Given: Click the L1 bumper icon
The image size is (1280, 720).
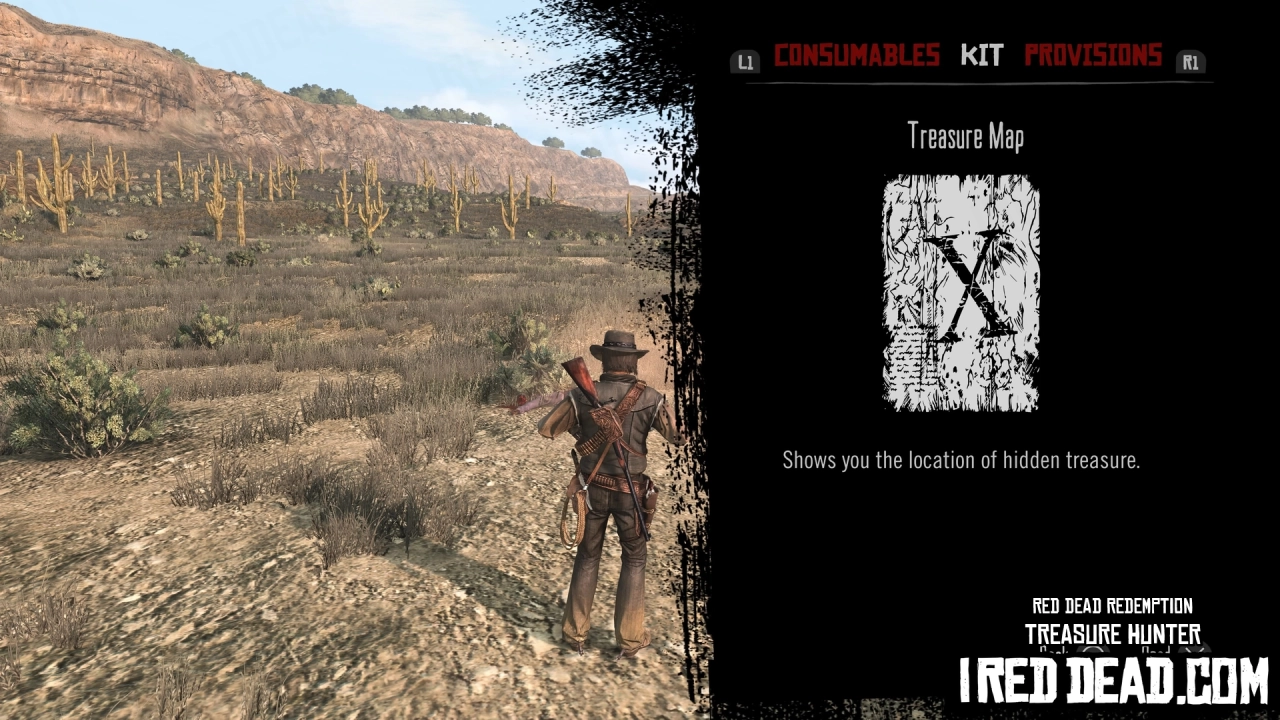Looking at the screenshot, I should coord(744,61).
